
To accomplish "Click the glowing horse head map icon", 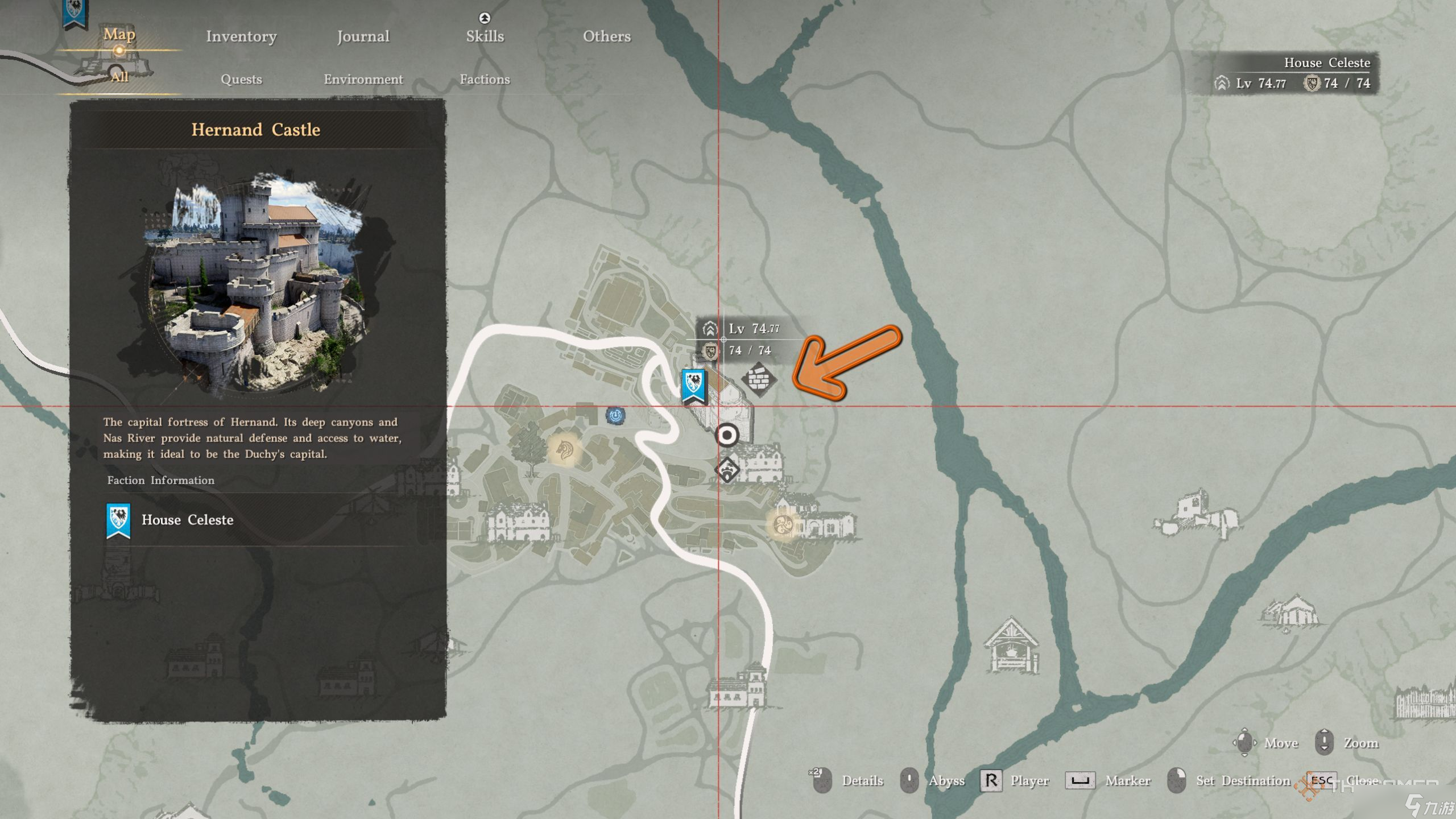I will coord(564,450).
